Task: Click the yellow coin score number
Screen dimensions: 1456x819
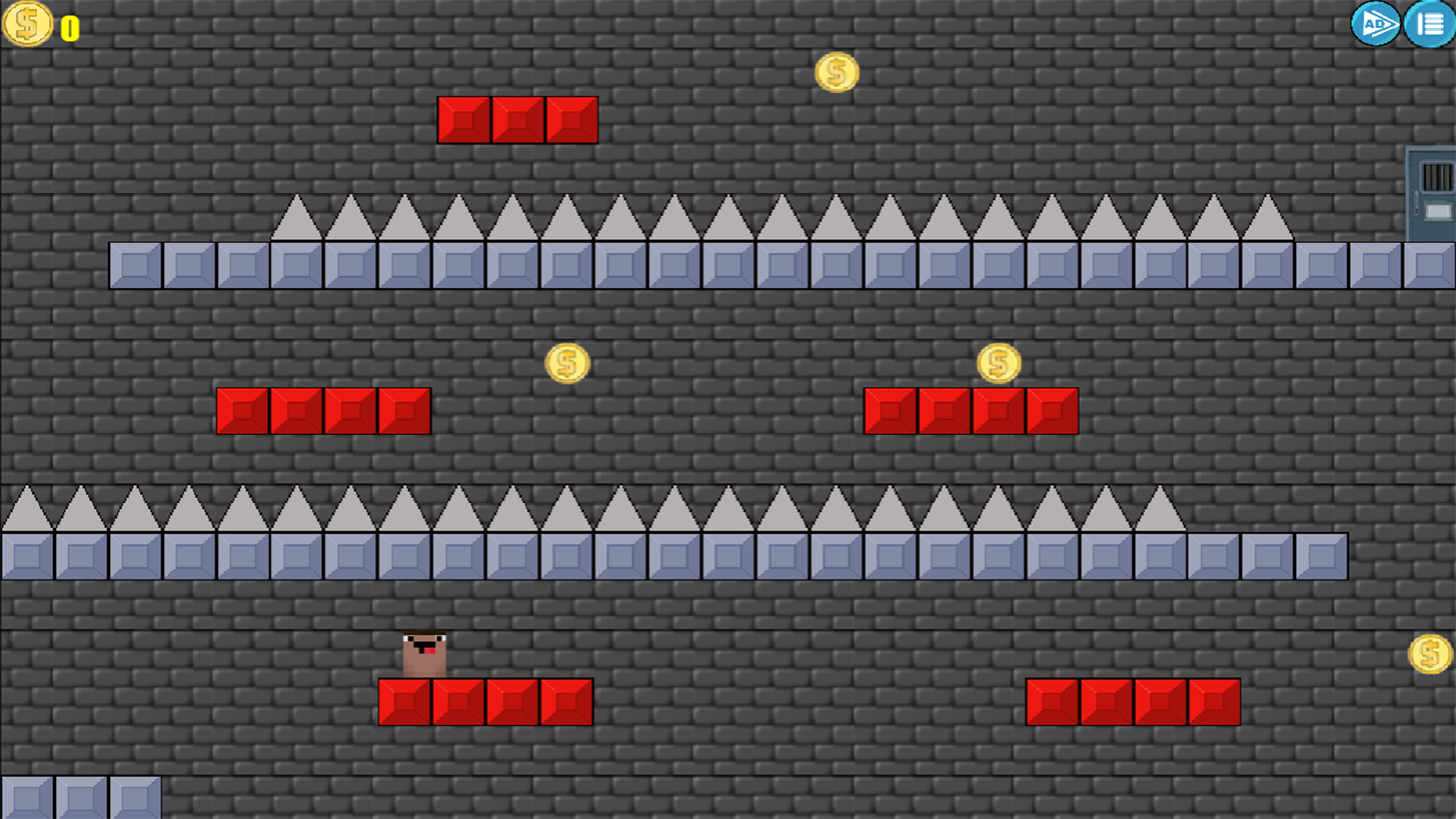Action: pyautogui.click(x=69, y=27)
